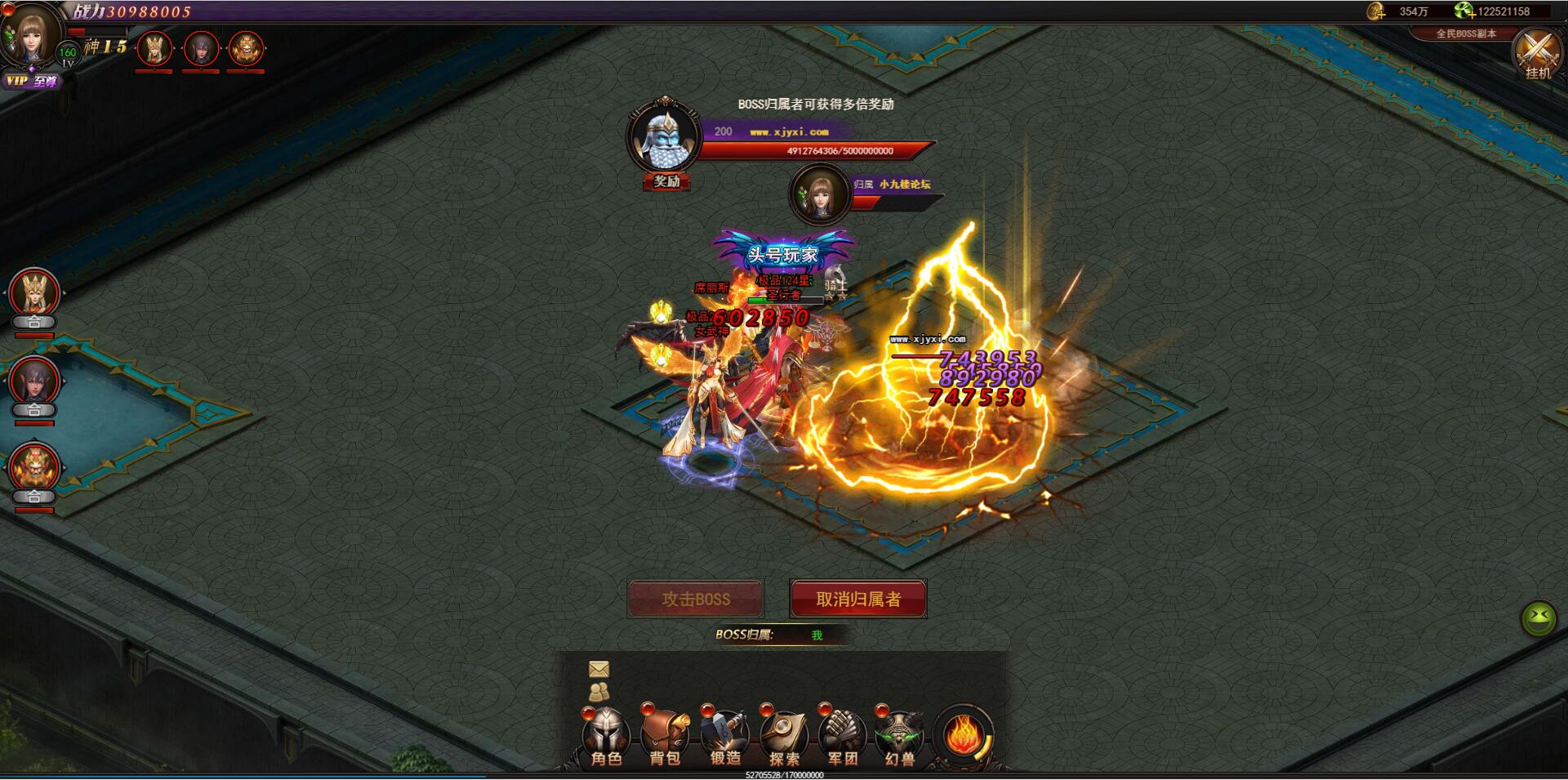The image size is (1568, 780).
Task: Open the mail envelope icon
Action: [x=599, y=670]
